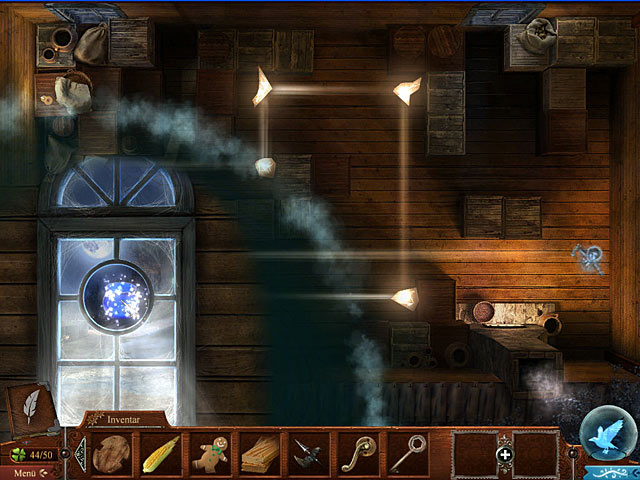Pick the gingerbread man from inventory

pyautogui.click(x=210, y=453)
